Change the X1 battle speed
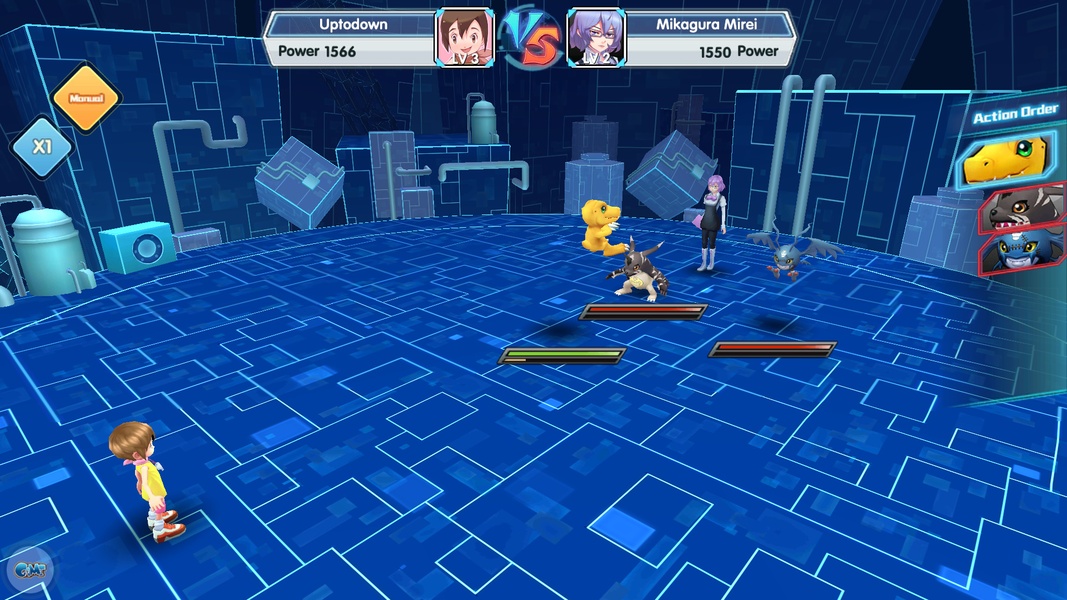Viewport: 1067px width, 600px height. pos(41,147)
